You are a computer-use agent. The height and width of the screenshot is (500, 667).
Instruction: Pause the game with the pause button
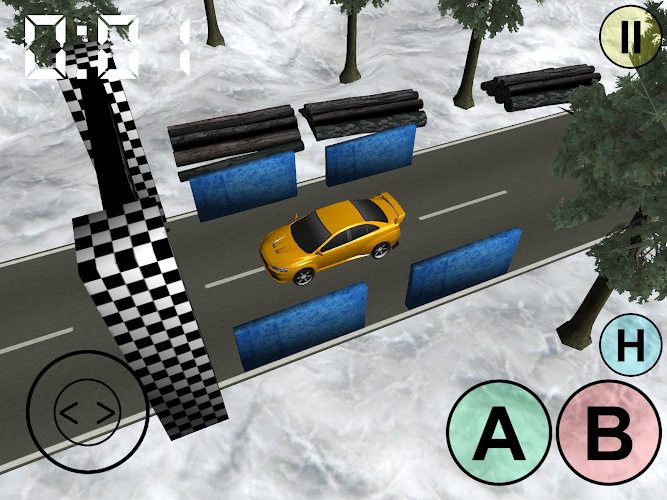(631, 38)
